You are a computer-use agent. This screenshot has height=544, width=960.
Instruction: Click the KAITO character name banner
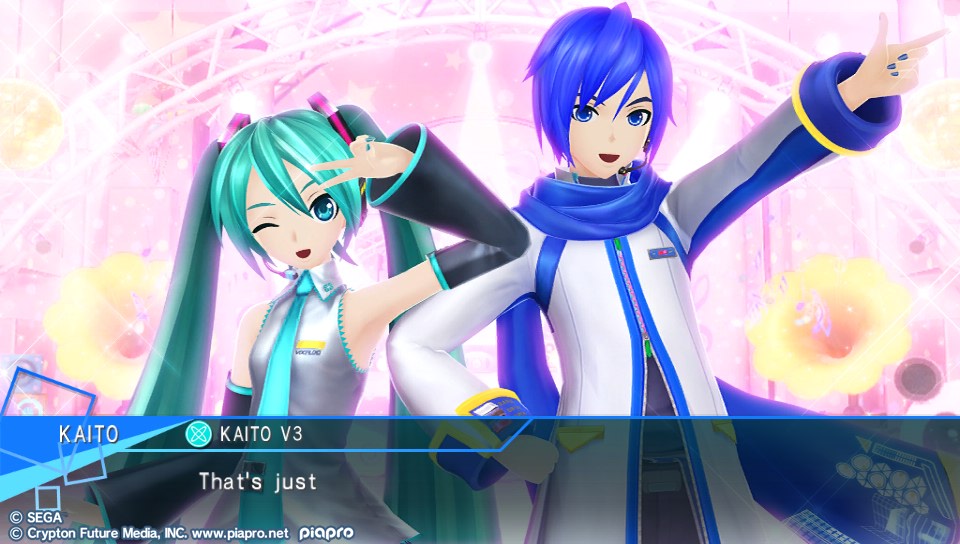[x=89, y=434]
